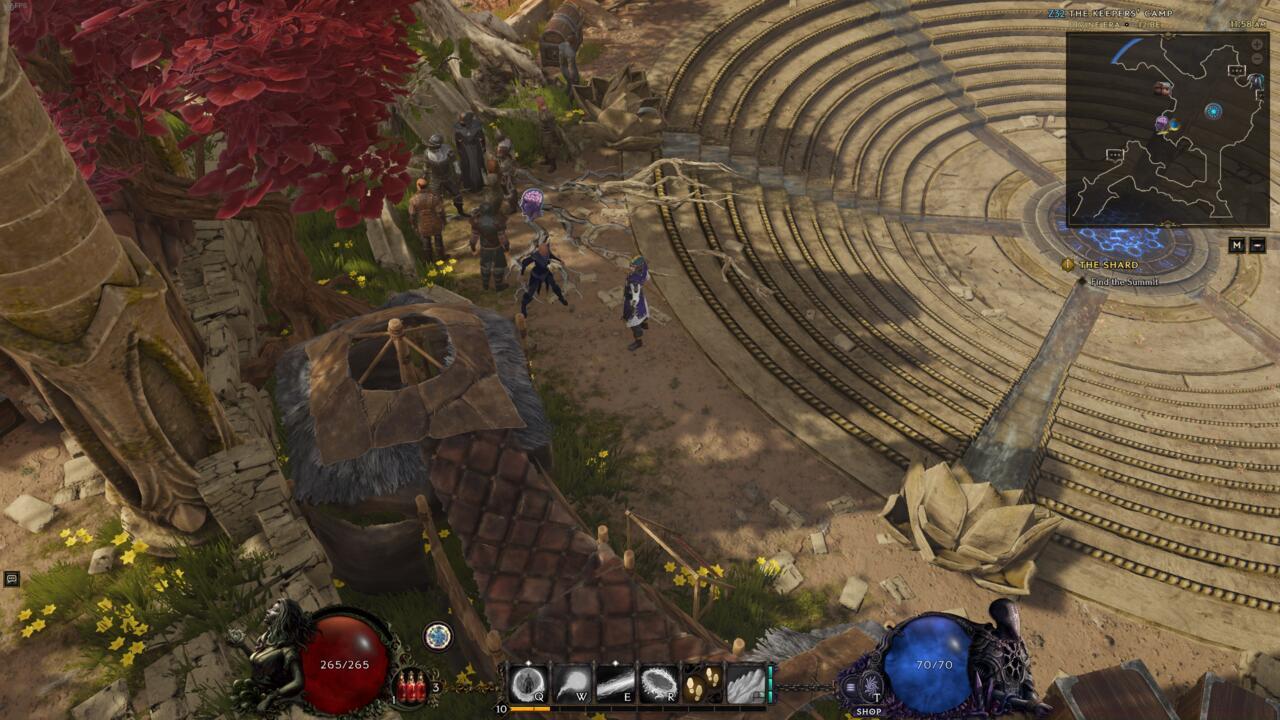Open the menu icon left of Shop
1280x720 pixels.
coord(851,687)
